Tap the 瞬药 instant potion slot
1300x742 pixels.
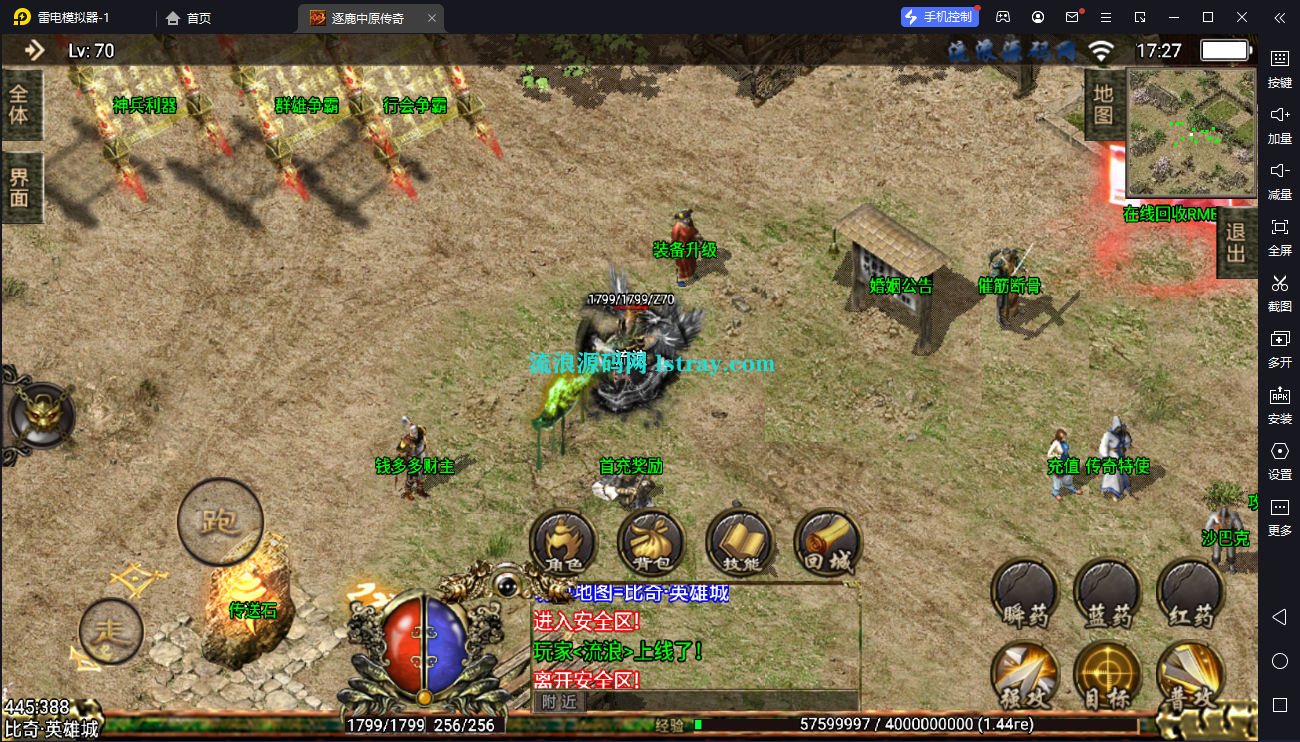click(1025, 592)
